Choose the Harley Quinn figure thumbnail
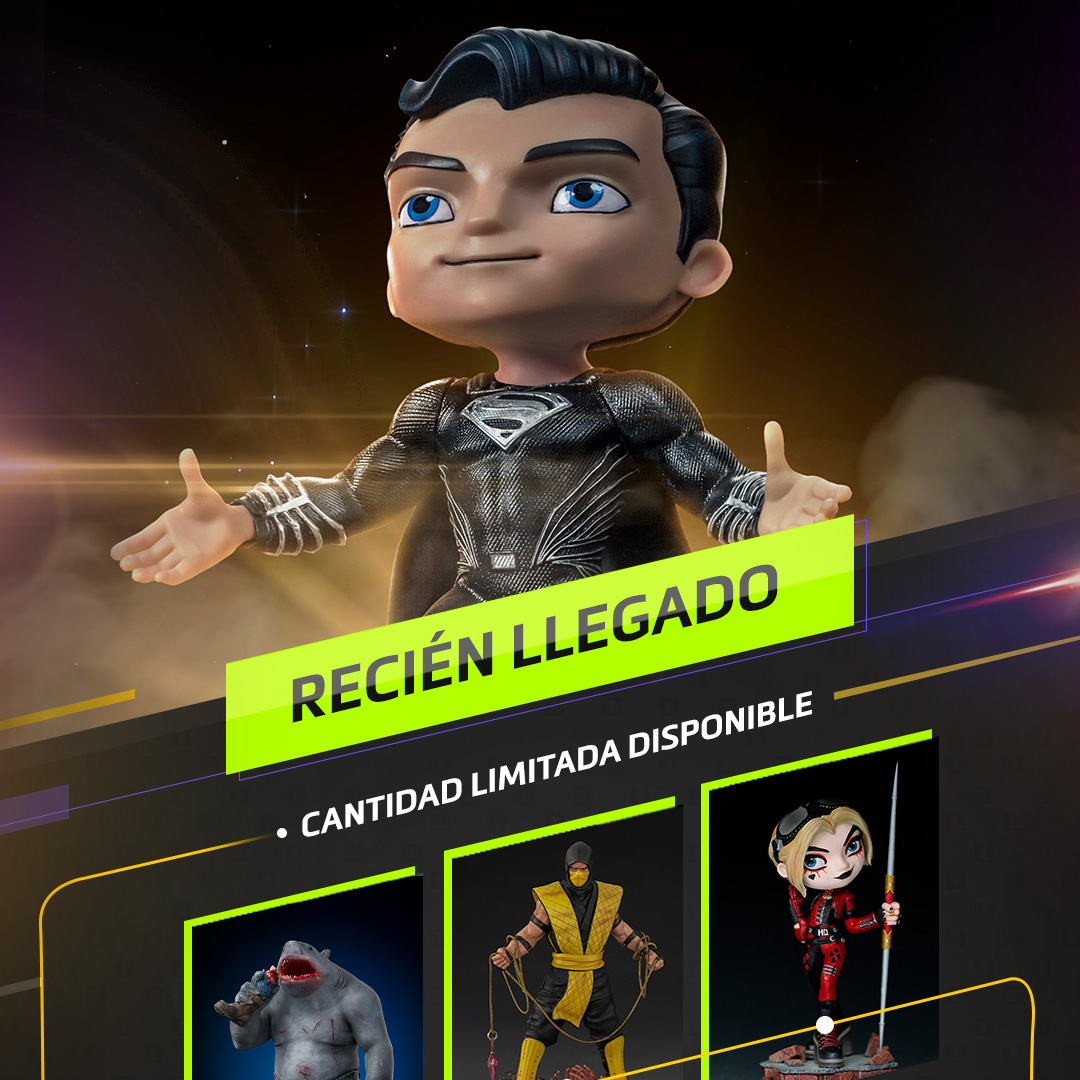The width and height of the screenshot is (1080, 1080). point(823,910)
